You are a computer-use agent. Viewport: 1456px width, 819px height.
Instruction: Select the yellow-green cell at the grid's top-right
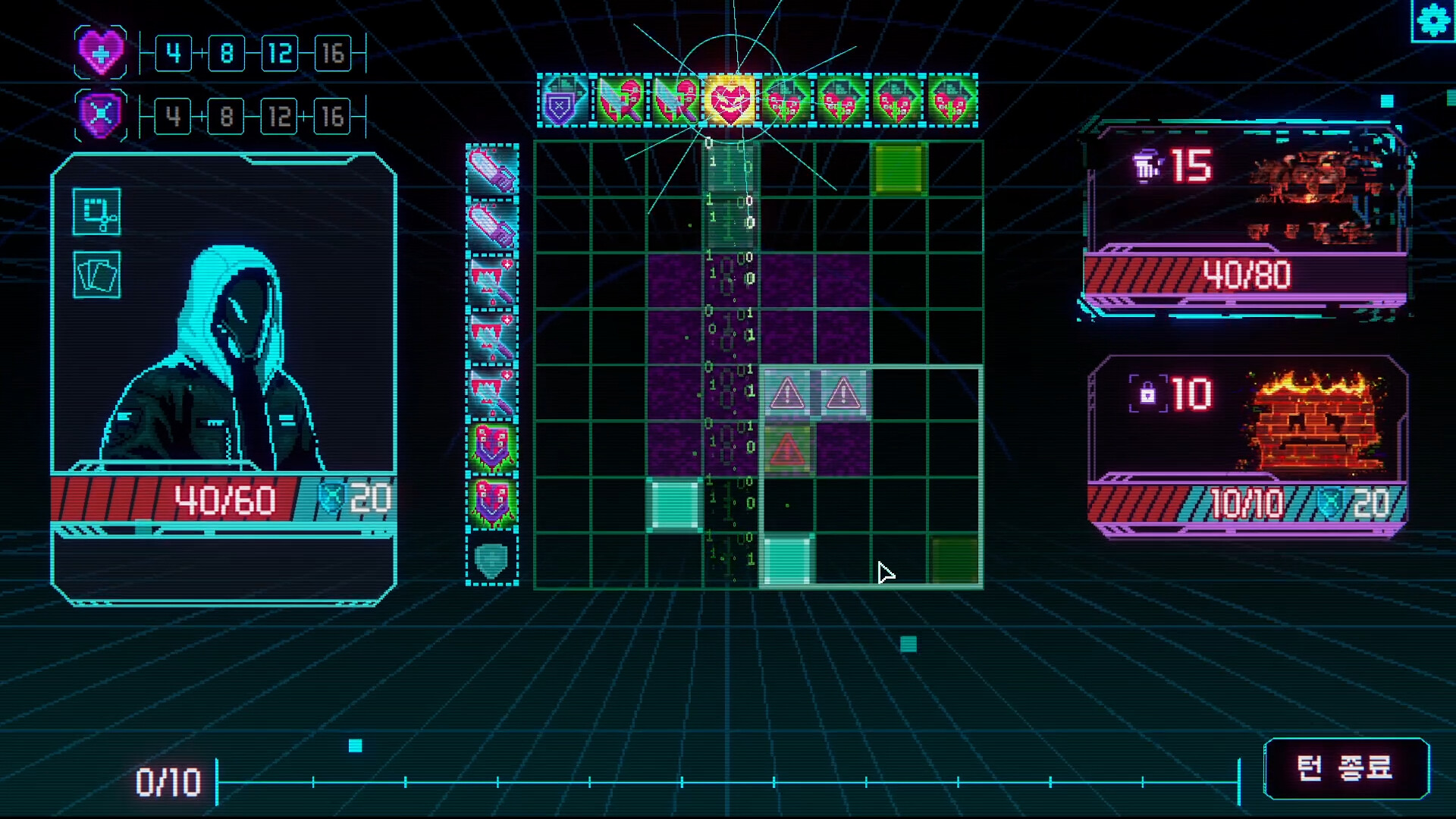(x=899, y=168)
